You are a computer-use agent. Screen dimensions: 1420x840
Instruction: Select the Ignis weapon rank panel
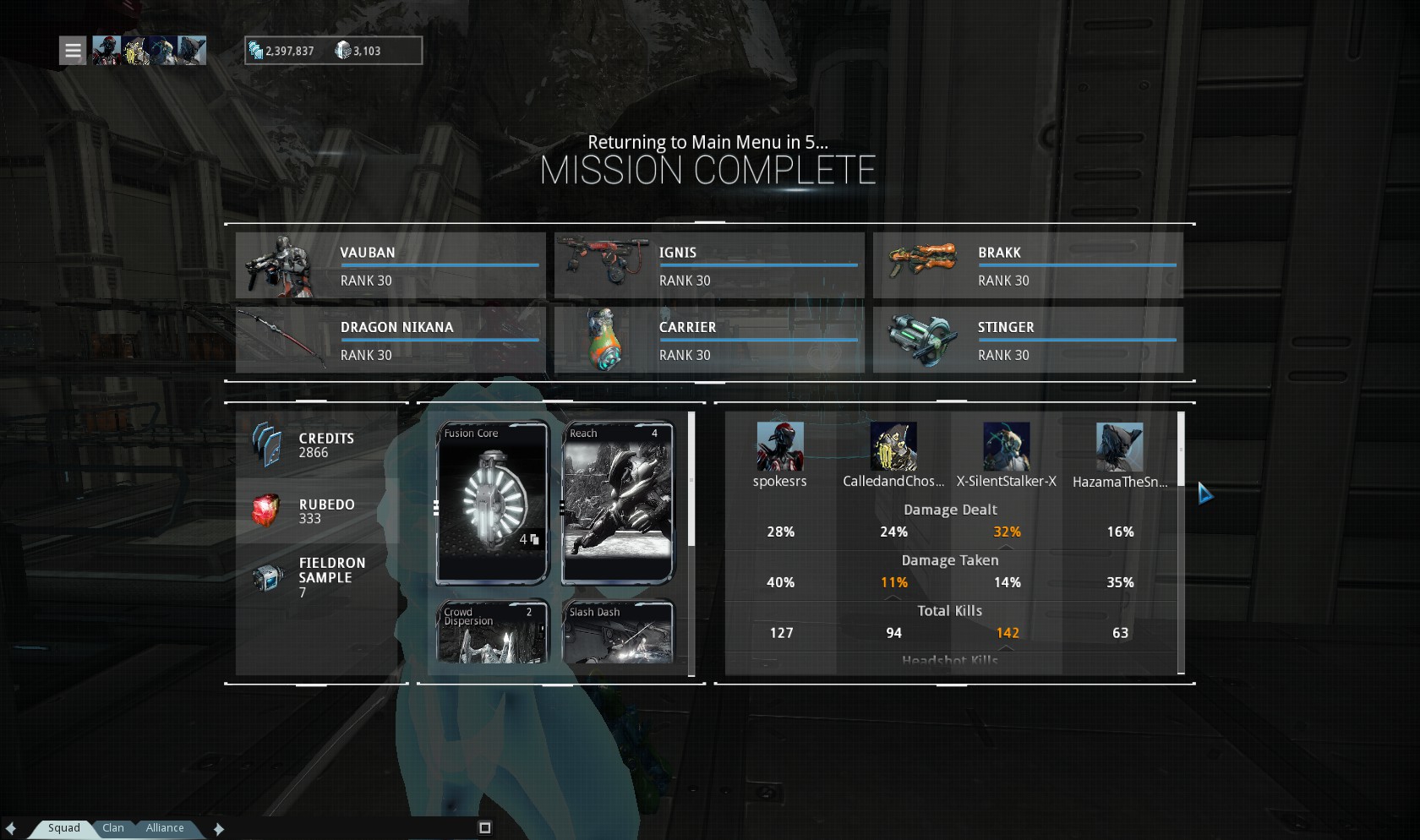[x=709, y=265]
